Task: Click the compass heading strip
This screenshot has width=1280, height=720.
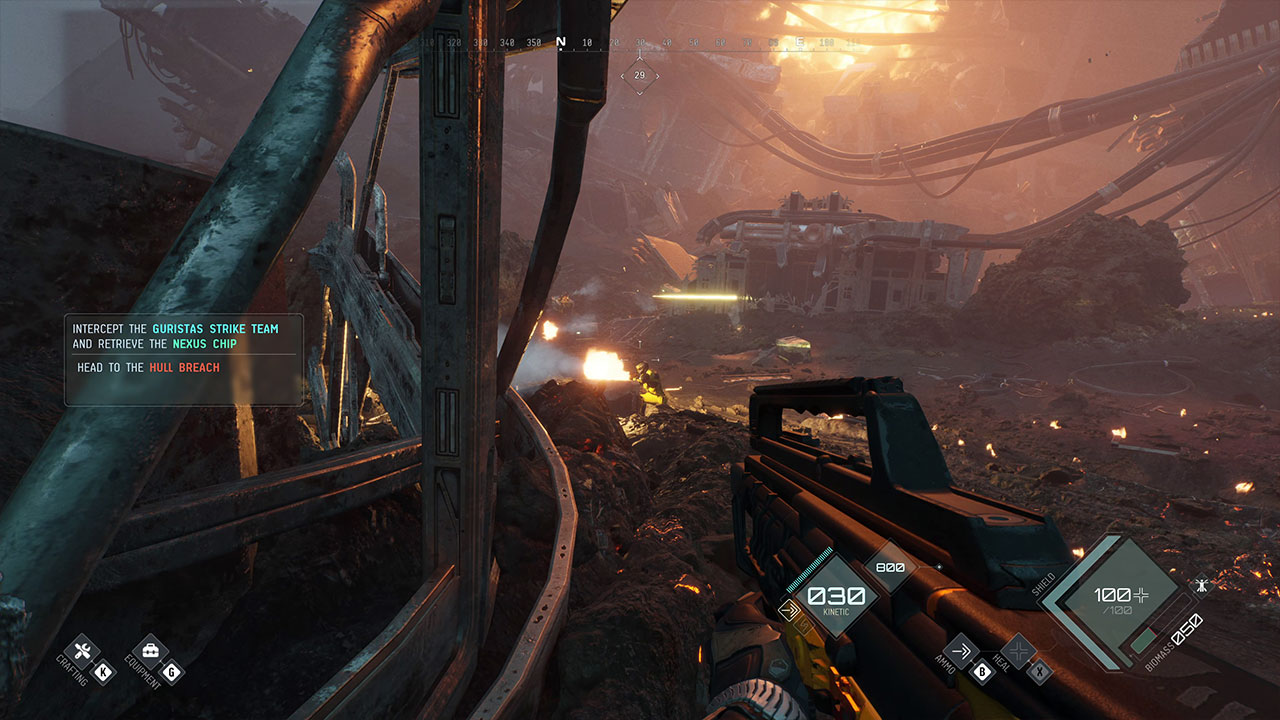Action: pyautogui.click(x=639, y=43)
